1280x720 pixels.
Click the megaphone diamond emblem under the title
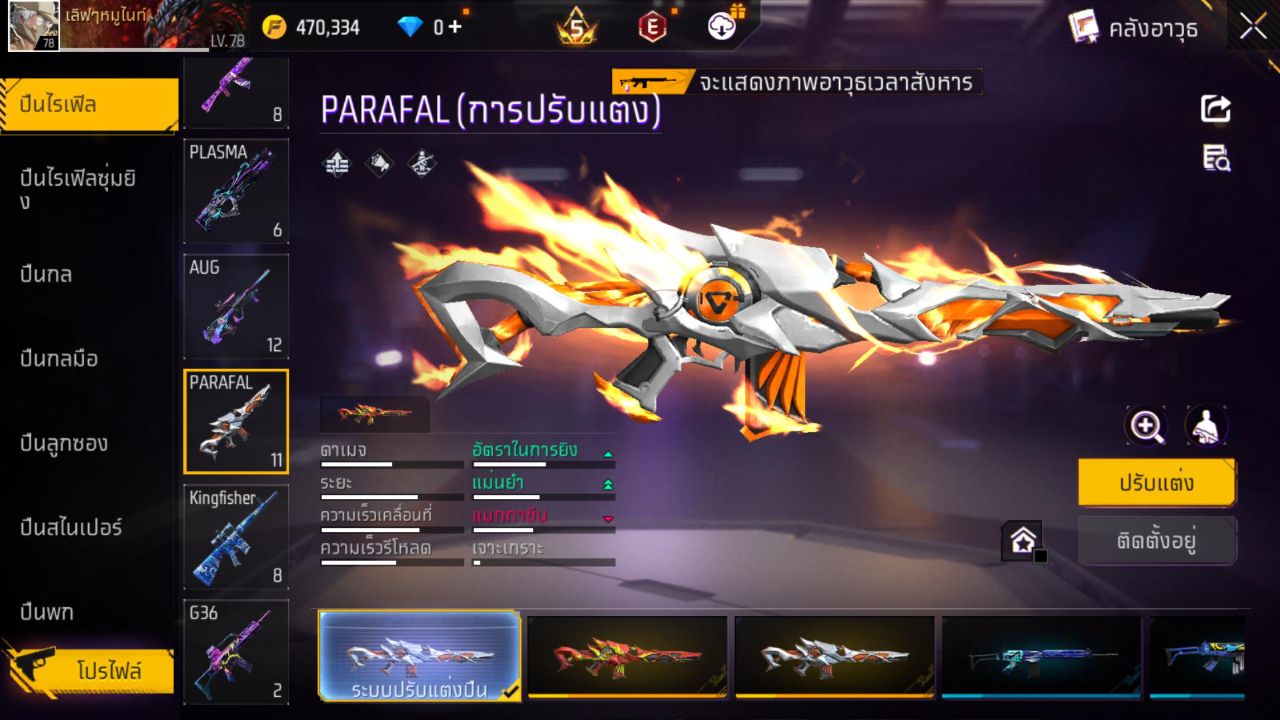click(379, 163)
